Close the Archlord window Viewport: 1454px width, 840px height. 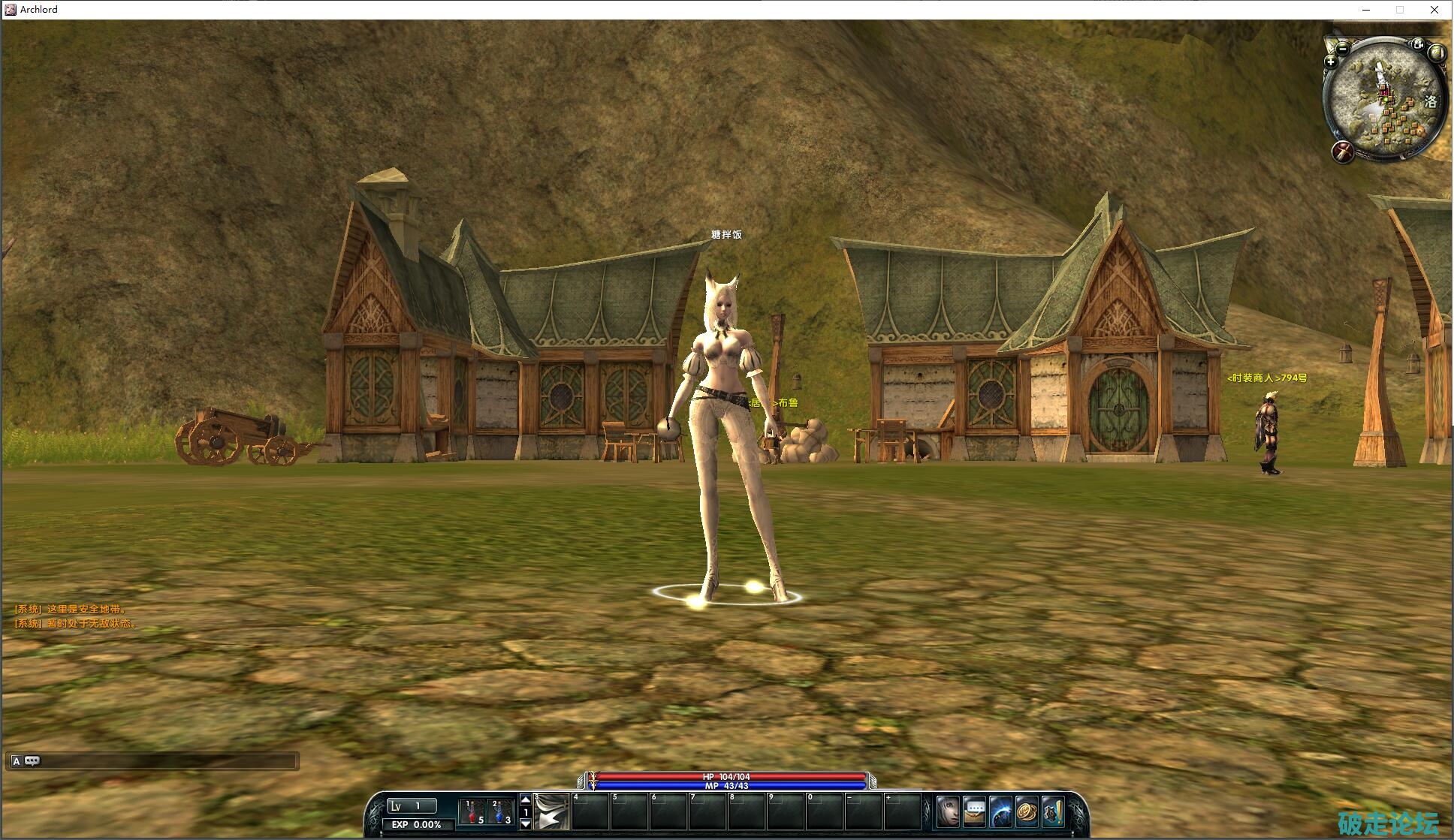pos(1434,10)
